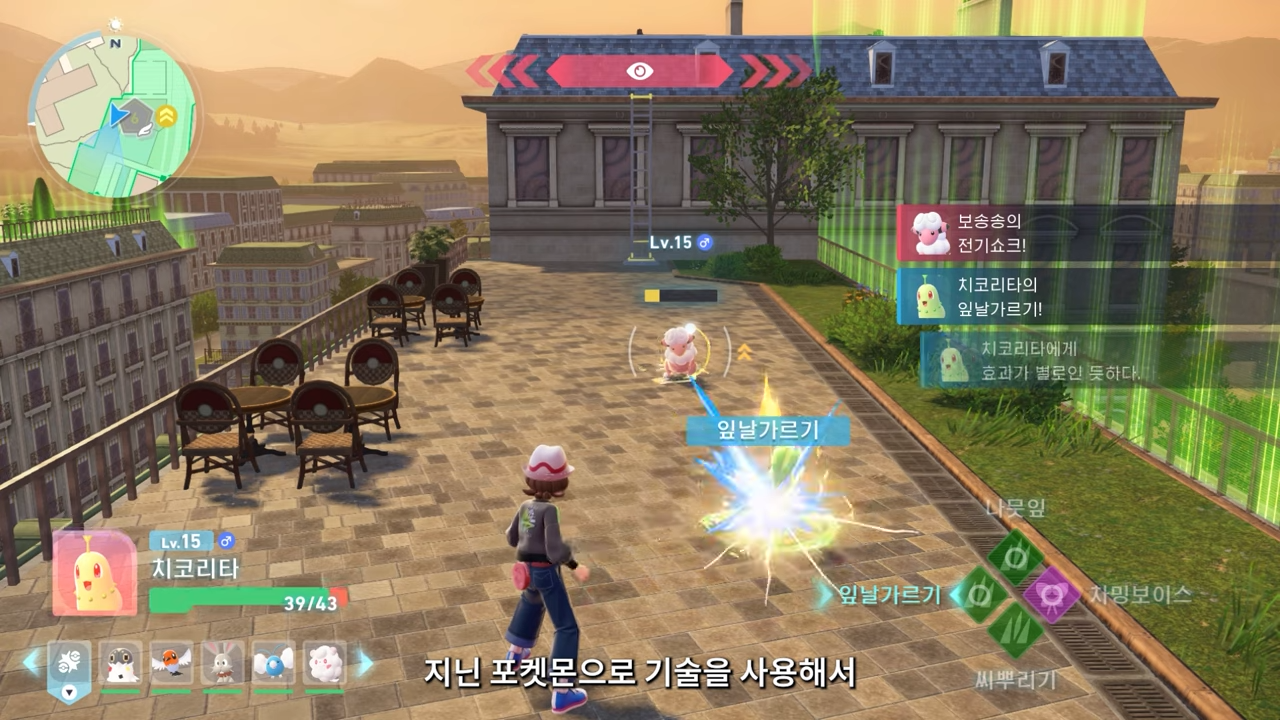Screen dimensions: 1280x720
Task: Select the Fletchling party slot
Action: (x=172, y=663)
